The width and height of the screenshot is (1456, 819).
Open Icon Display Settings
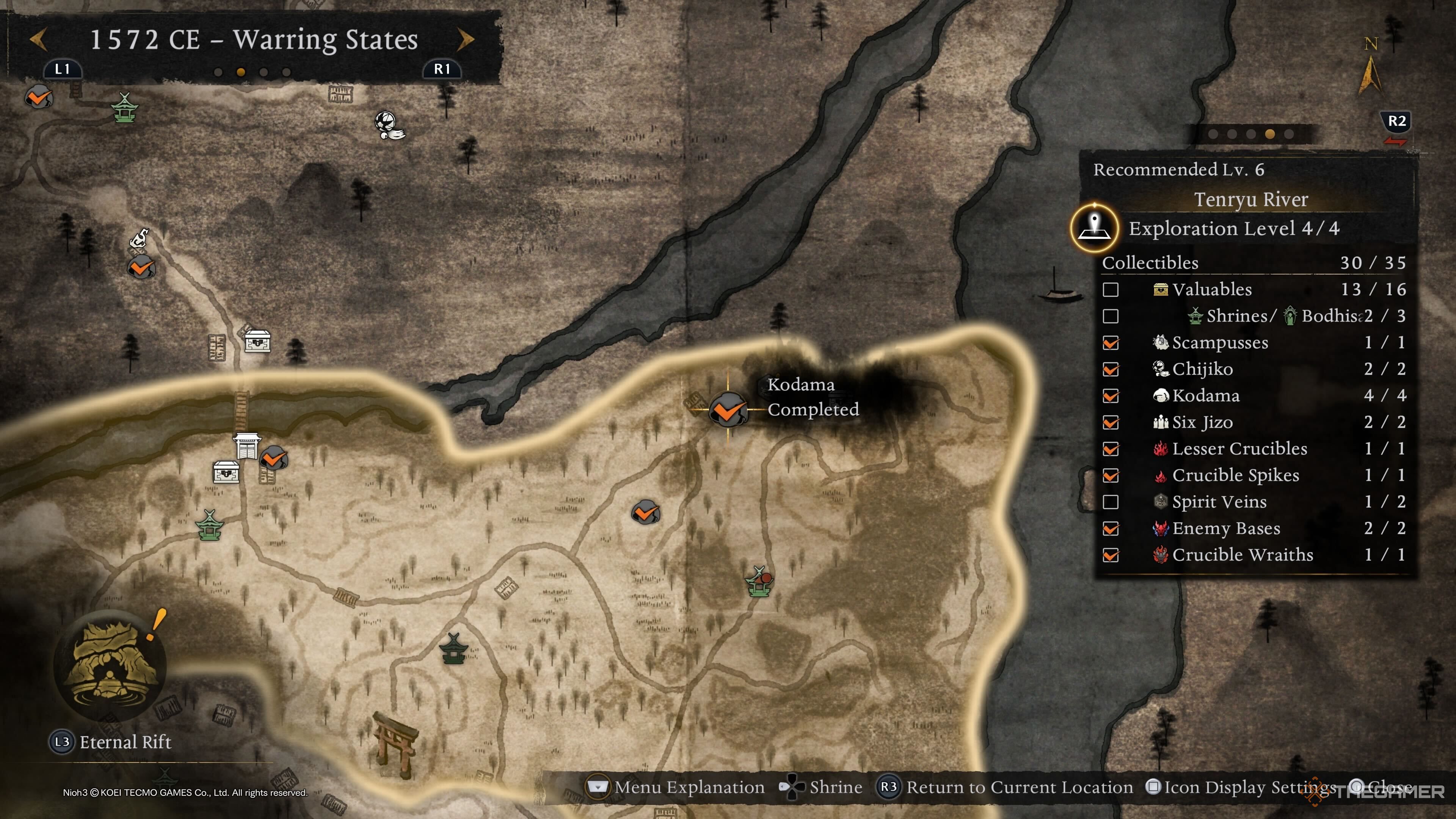pyautogui.click(x=1242, y=788)
